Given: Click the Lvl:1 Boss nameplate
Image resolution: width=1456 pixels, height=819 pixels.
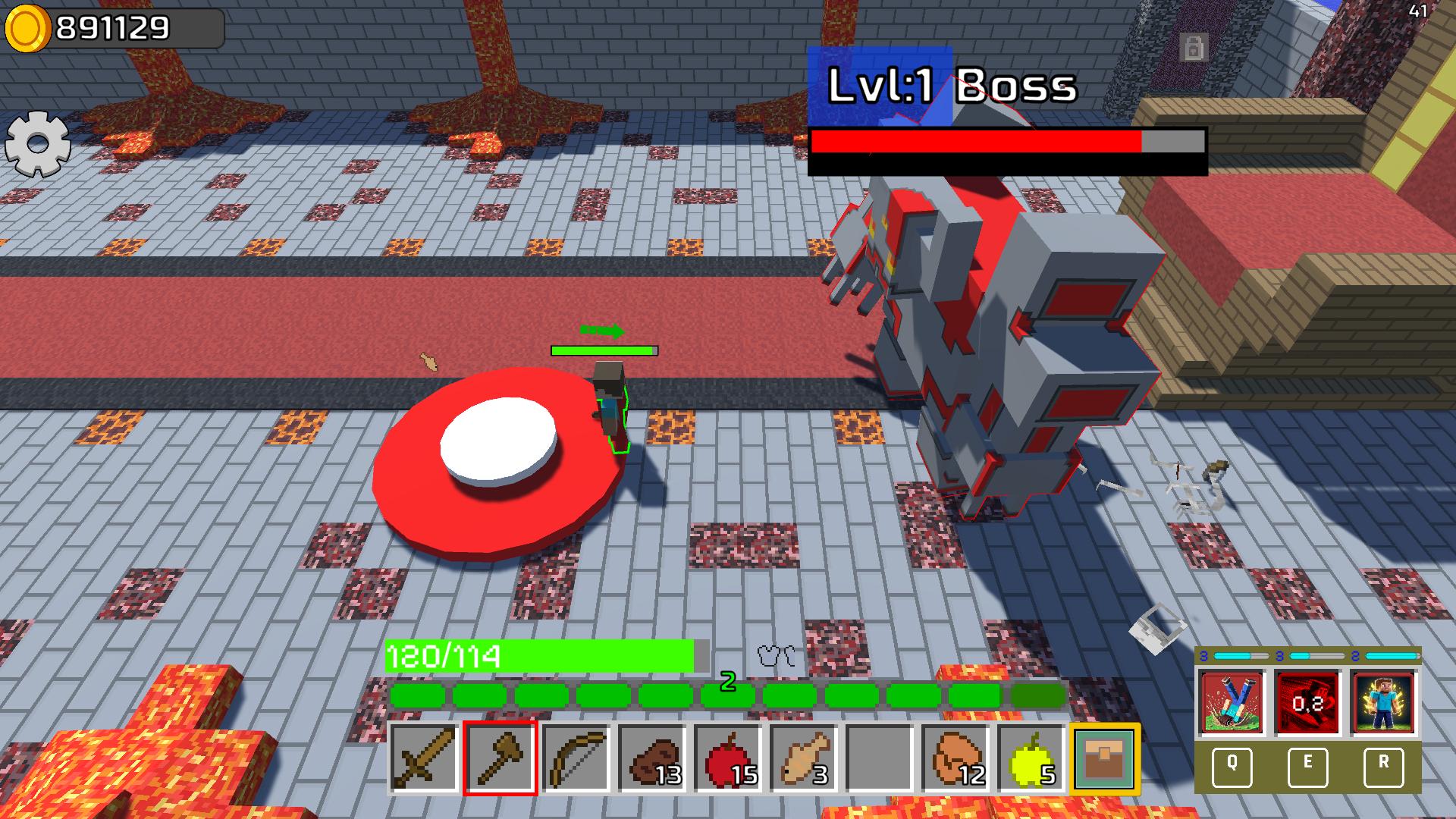Looking at the screenshot, I should pos(952,86).
